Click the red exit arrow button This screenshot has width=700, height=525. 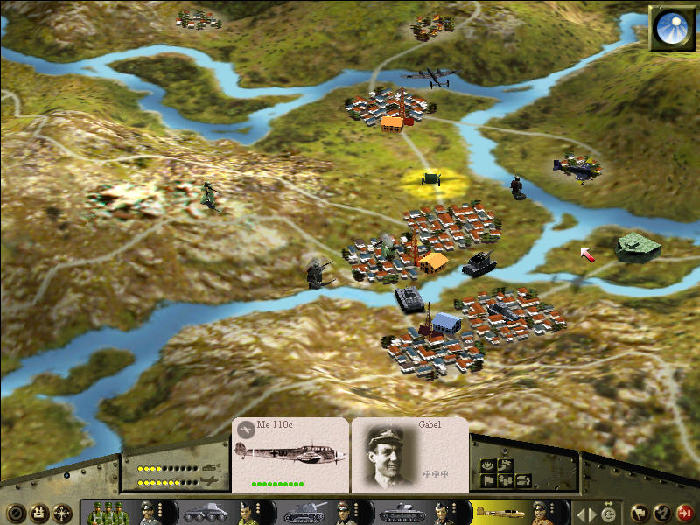(x=686, y=513)
